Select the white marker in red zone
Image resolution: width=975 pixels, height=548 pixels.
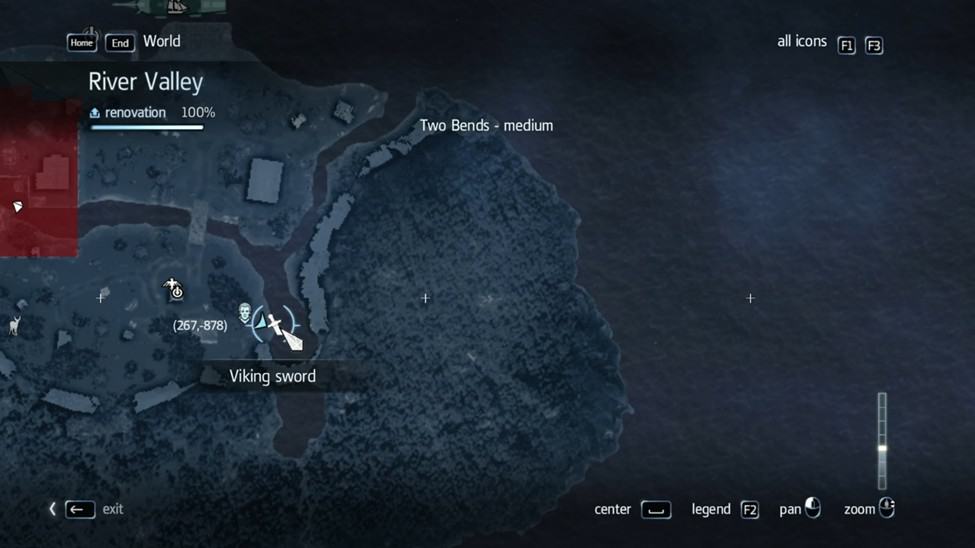(x=17, y=207)
